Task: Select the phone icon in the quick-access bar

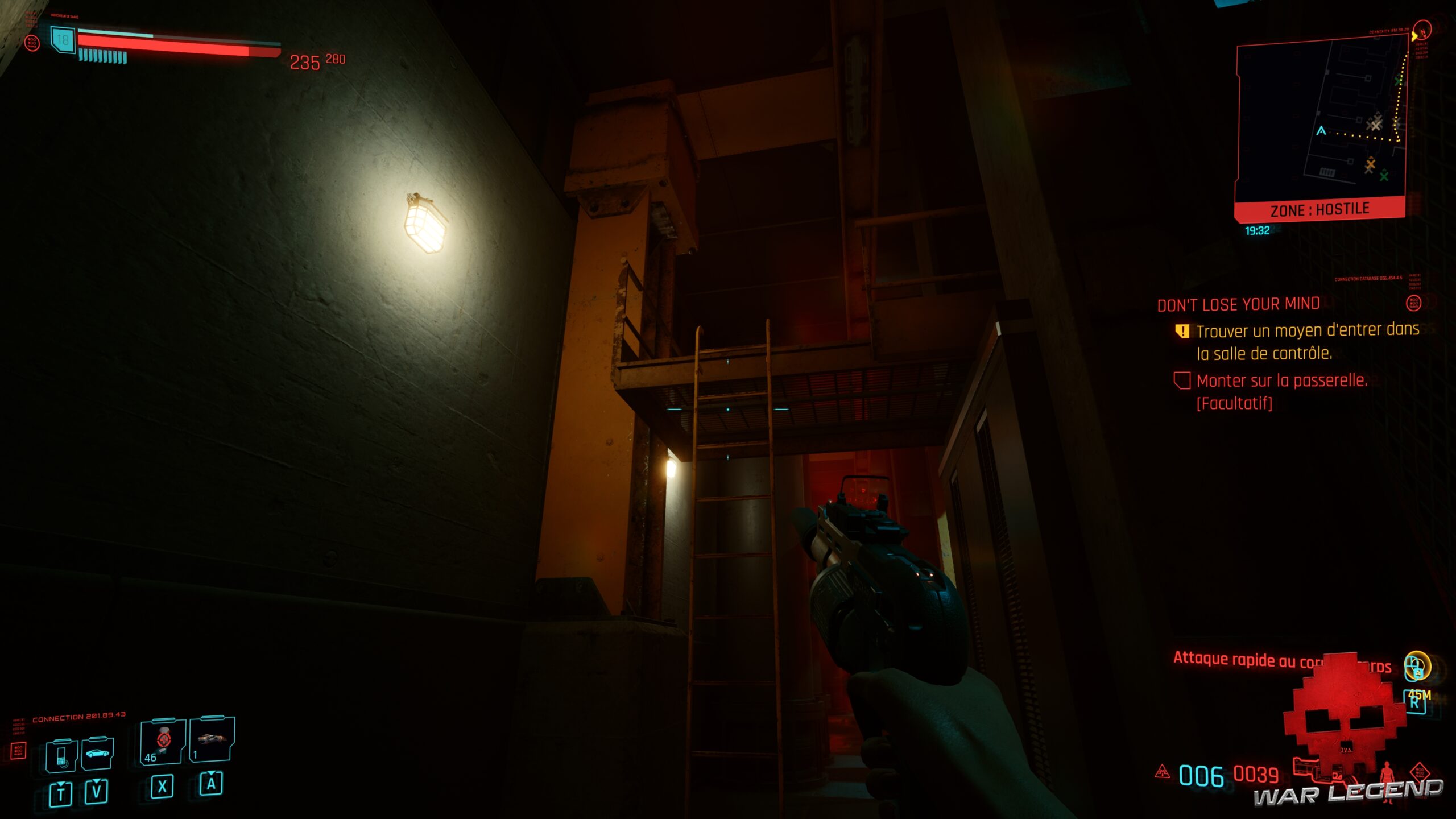Action: [x=63, y=755]
